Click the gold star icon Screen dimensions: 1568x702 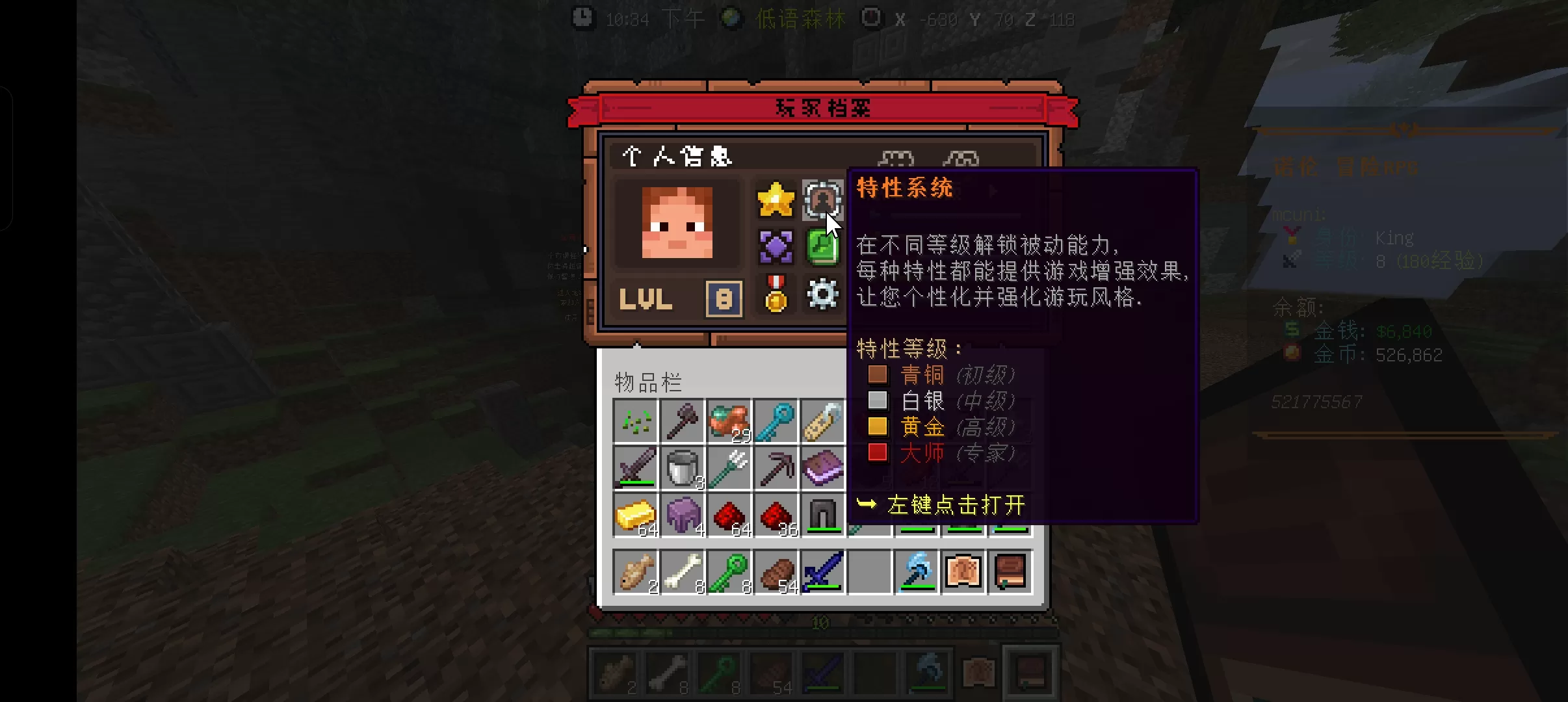(776, 200)
